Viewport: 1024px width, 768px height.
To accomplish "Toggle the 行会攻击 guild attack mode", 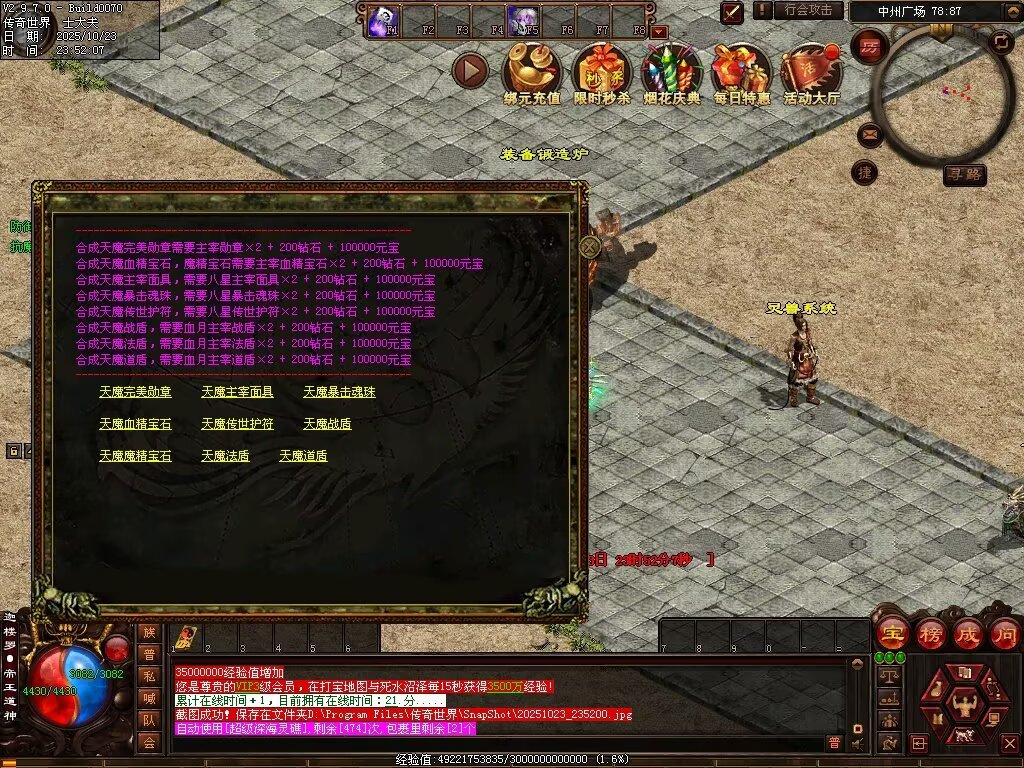I will point(808,10).
